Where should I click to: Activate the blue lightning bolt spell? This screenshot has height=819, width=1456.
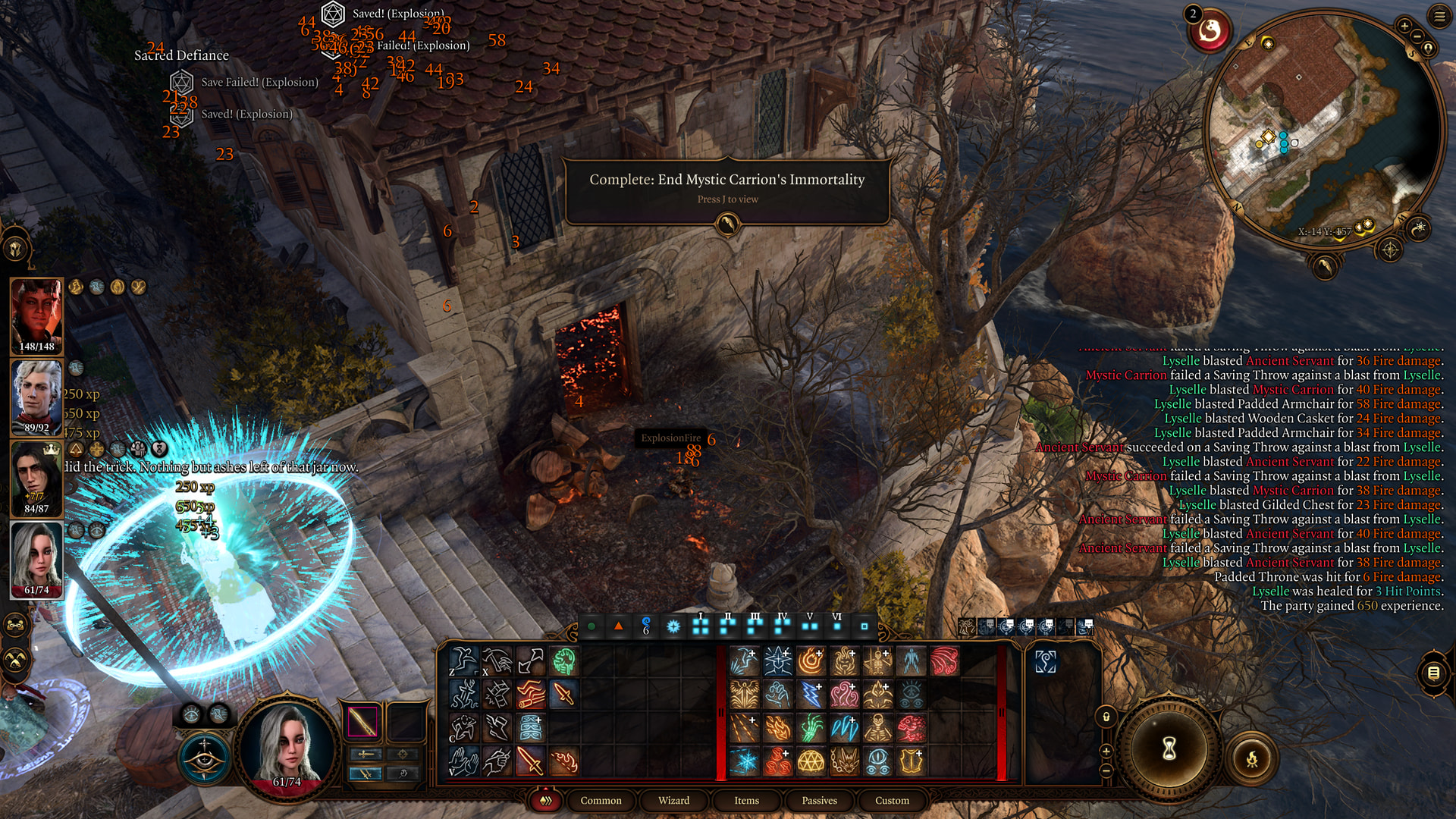click(811, 694)
